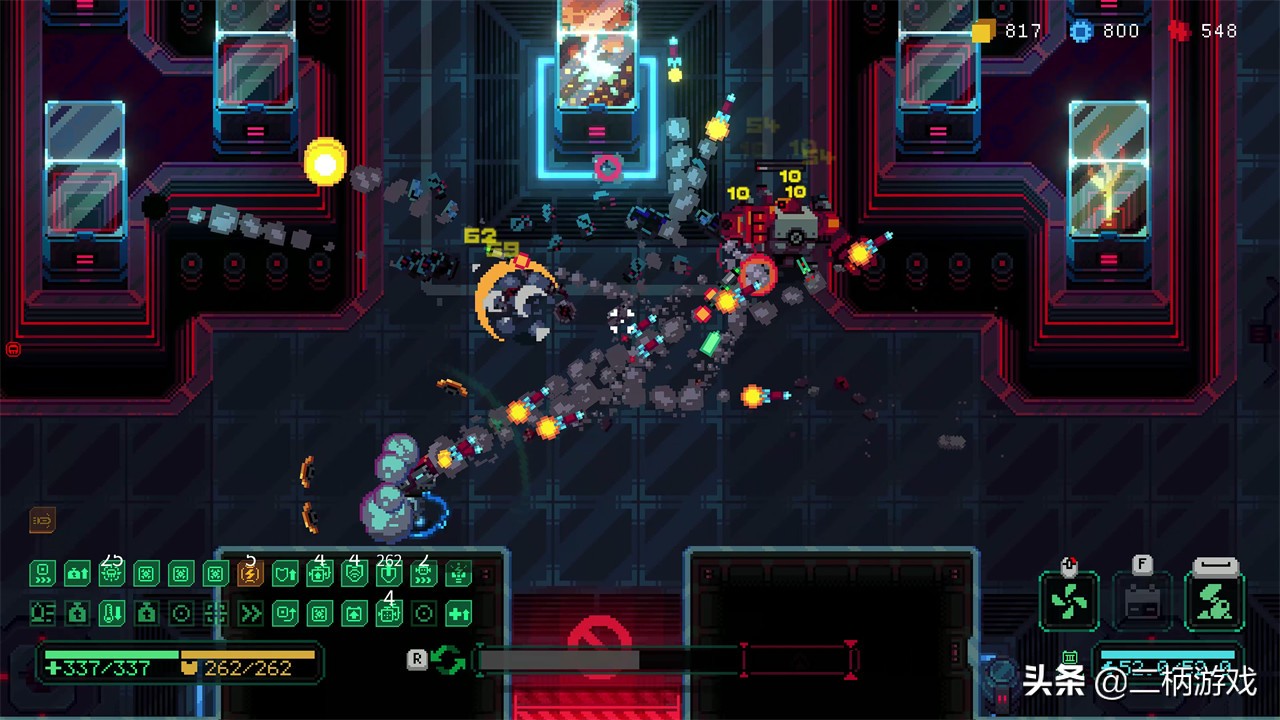Inspect the thermometer down-arrow upgrade icon
Viewport: 1280px width, 720px height.
tap(112, 613)
